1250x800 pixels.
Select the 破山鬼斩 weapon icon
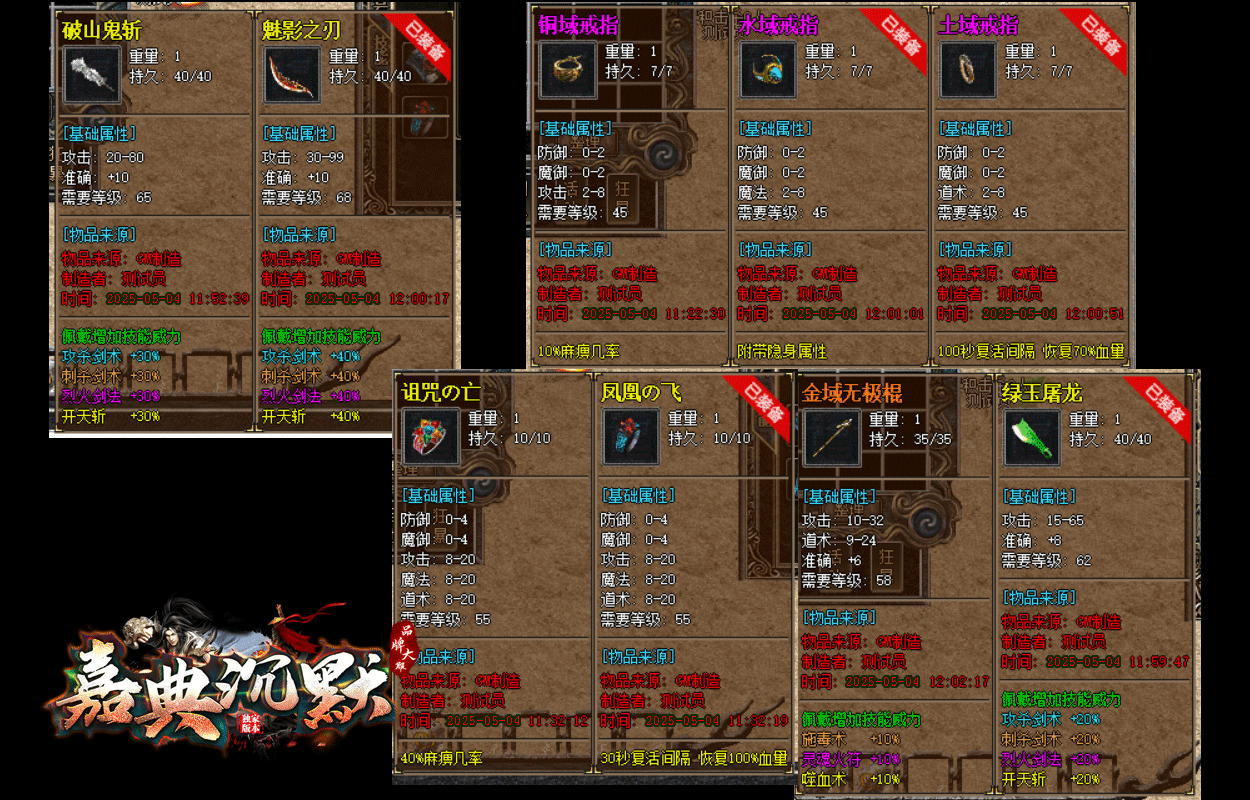point(92,74)
